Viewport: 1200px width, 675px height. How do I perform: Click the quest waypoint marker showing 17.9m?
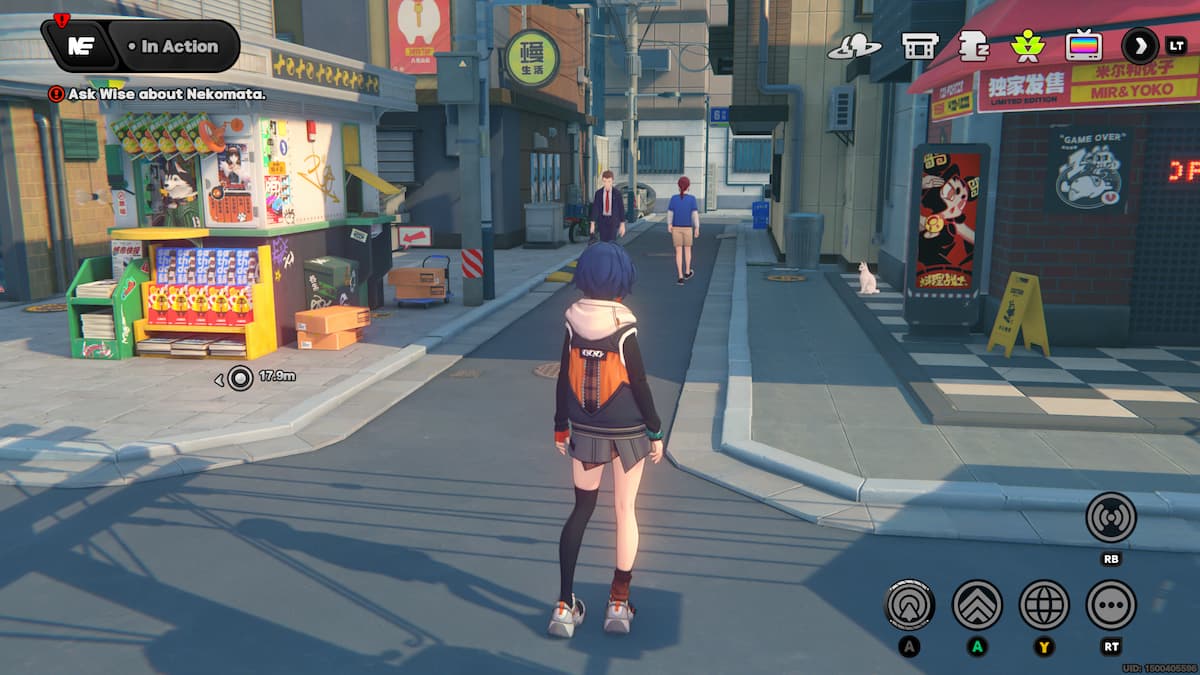(240, 377)
